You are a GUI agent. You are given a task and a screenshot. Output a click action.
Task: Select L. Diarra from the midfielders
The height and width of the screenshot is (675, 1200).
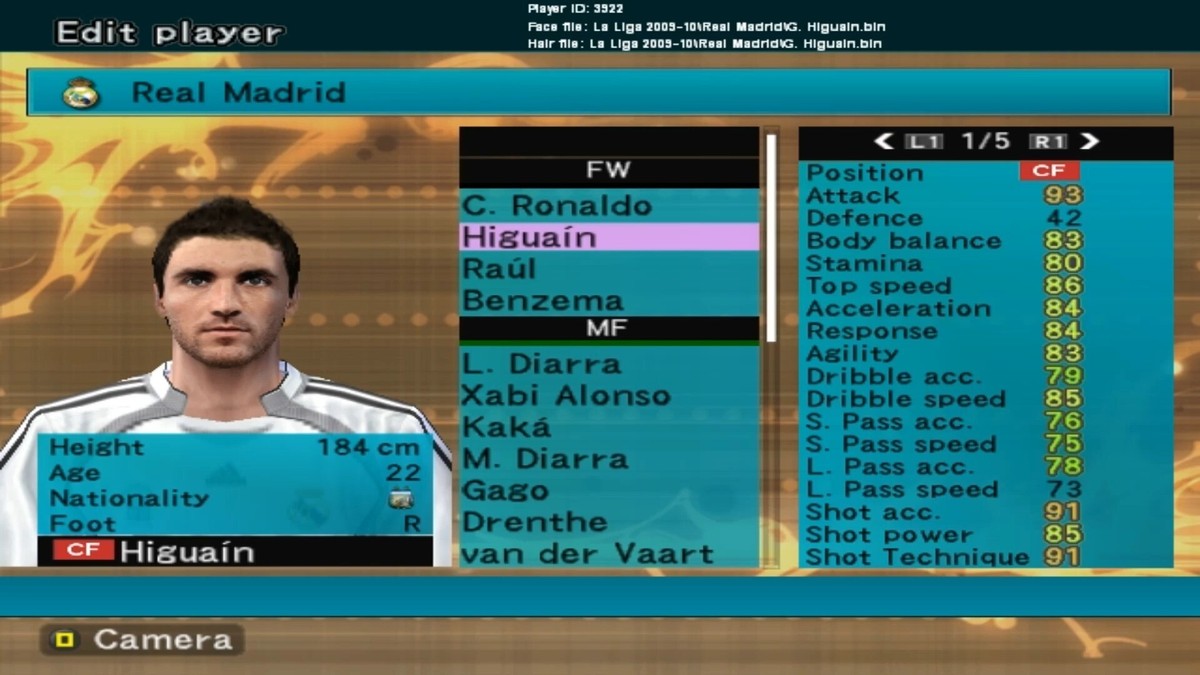608,363
